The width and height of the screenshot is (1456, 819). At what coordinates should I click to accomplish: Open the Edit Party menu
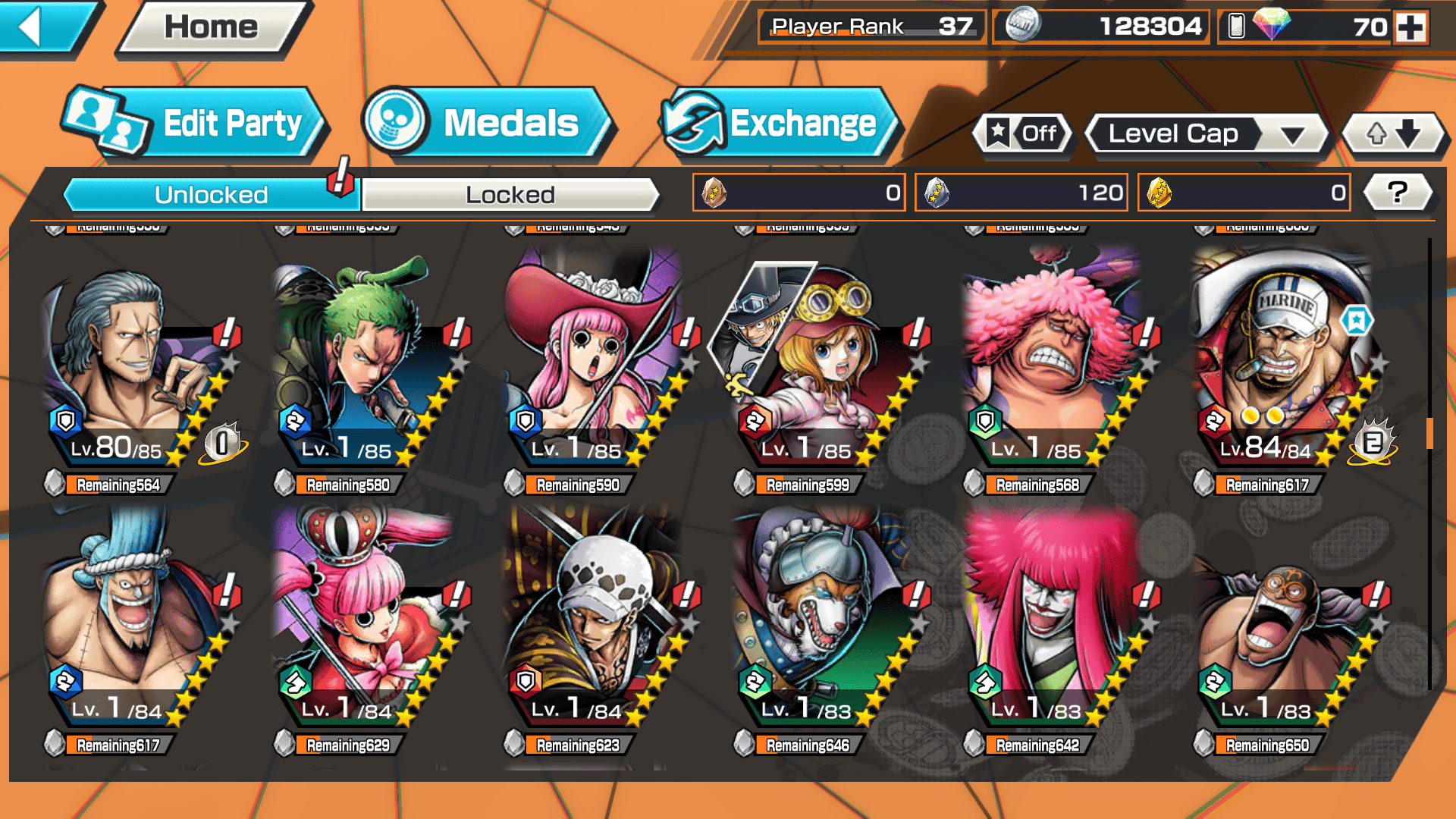196,124
